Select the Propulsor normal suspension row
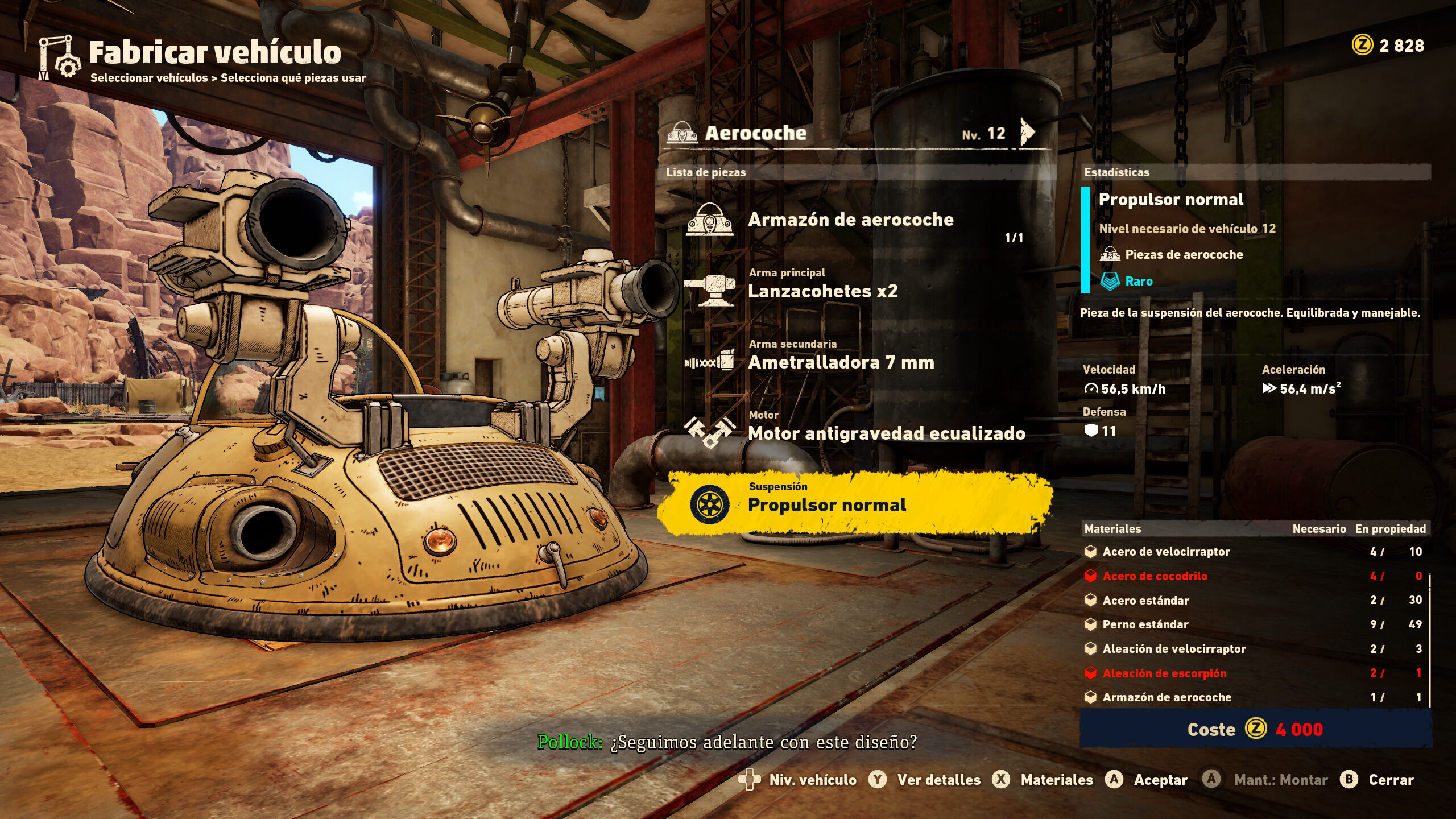This screenshot has width=1456, height=819. click(854, 503)
